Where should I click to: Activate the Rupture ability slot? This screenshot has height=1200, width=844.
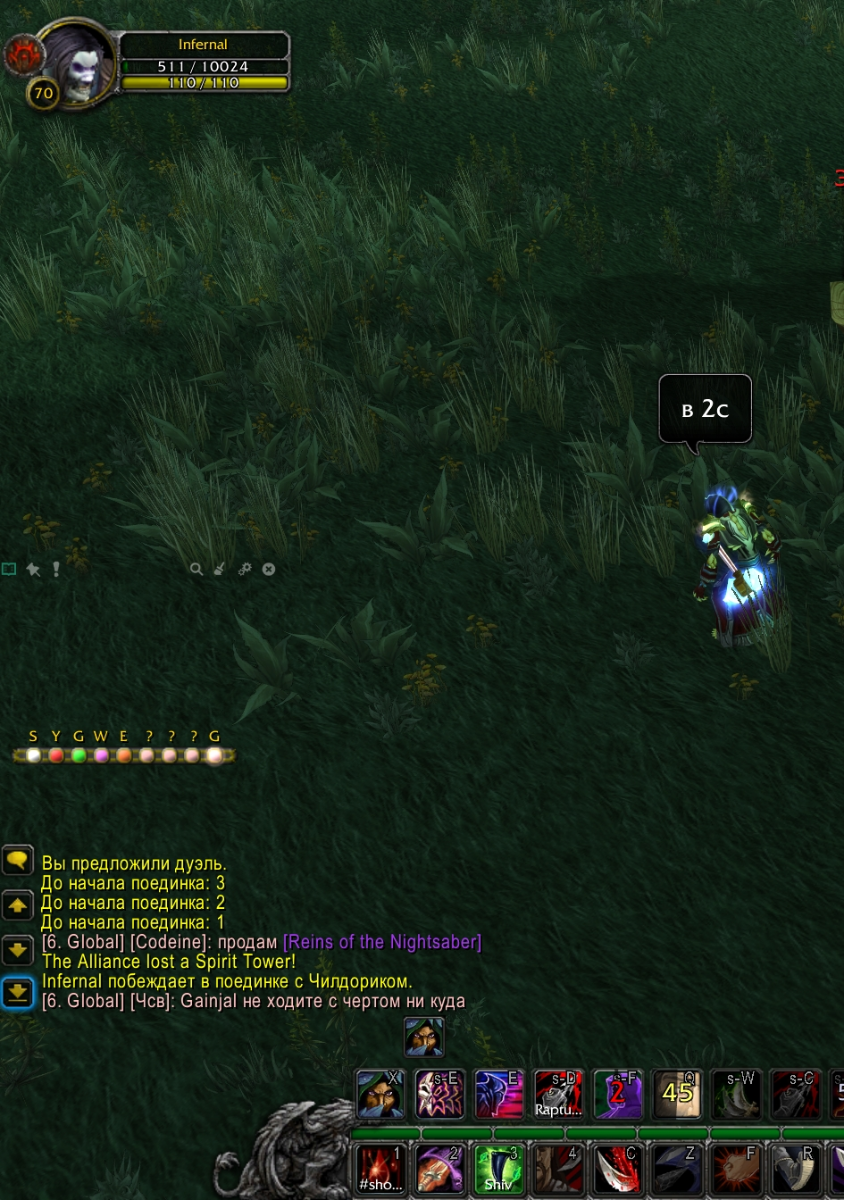pos(557,1094)
